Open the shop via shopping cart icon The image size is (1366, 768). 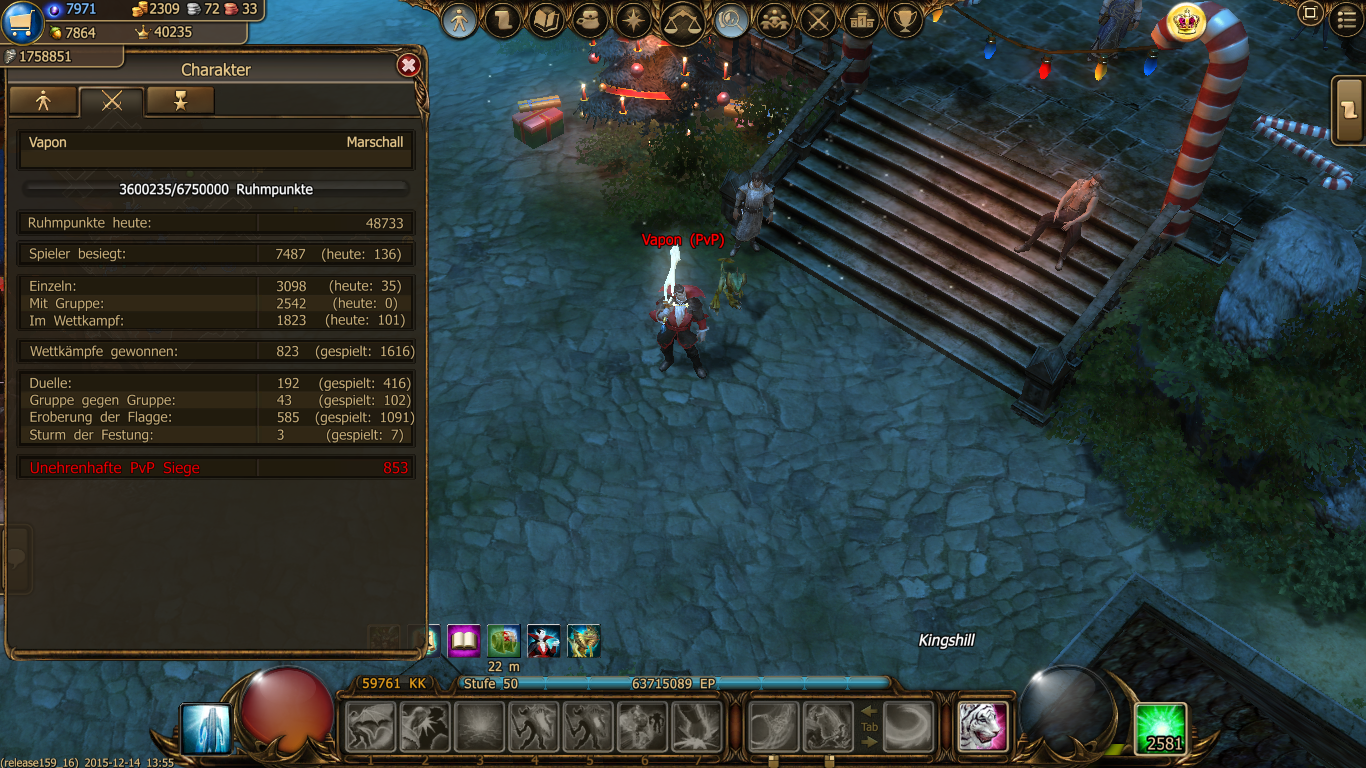(x=22, y=21)
